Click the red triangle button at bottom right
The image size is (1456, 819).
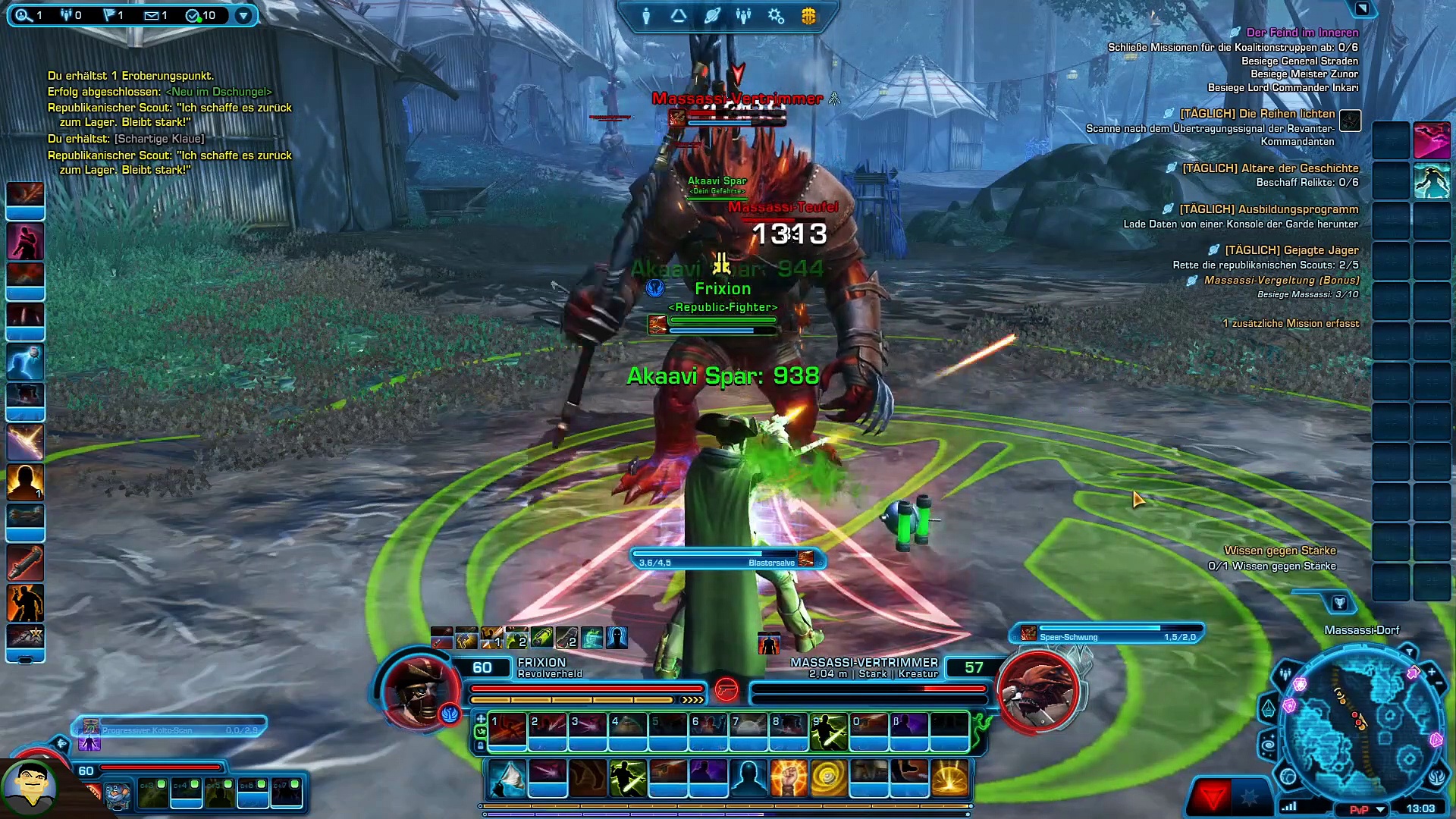click(1213, 797)
